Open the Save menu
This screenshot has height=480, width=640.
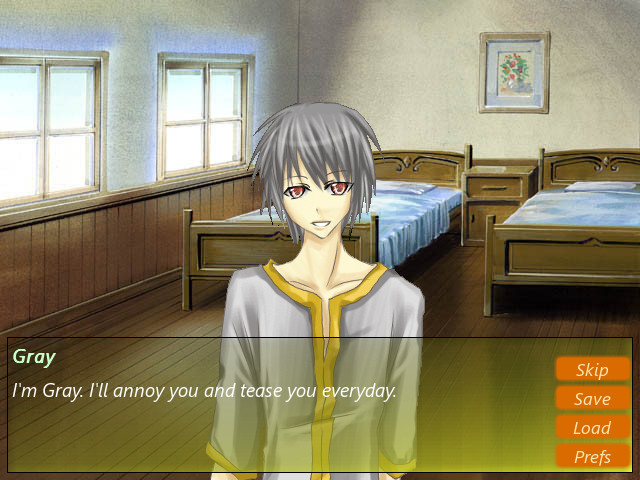coord(592,399)
